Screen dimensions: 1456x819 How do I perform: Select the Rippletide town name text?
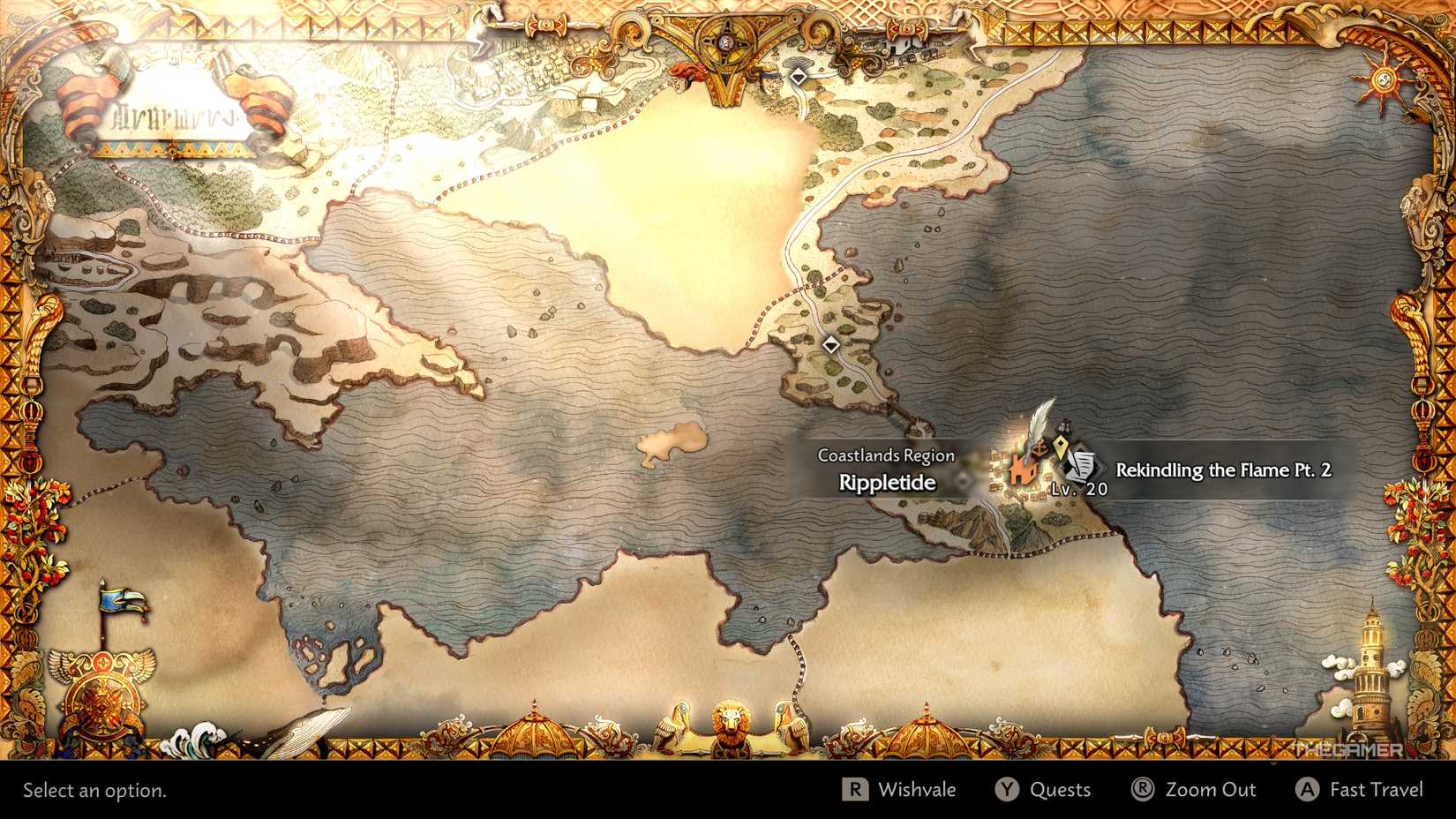887,482
